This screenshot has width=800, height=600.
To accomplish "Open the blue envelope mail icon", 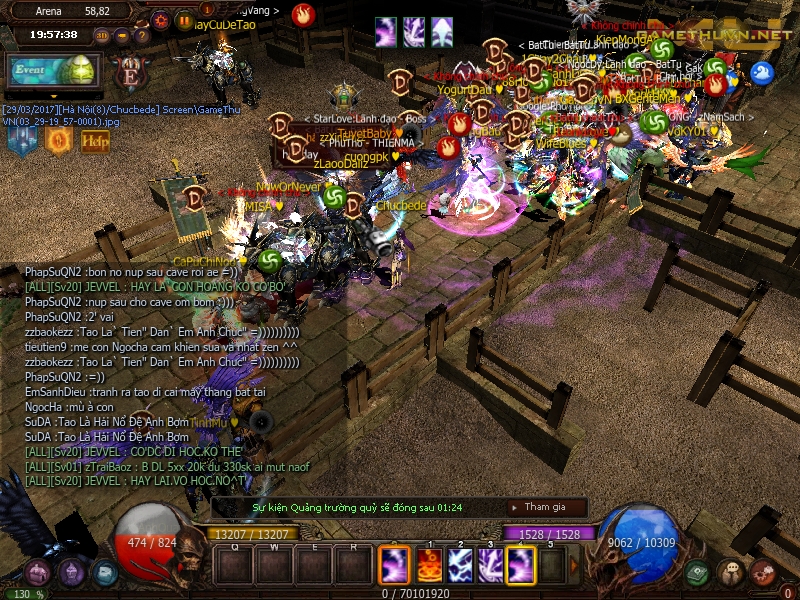I will coord(104,574).
